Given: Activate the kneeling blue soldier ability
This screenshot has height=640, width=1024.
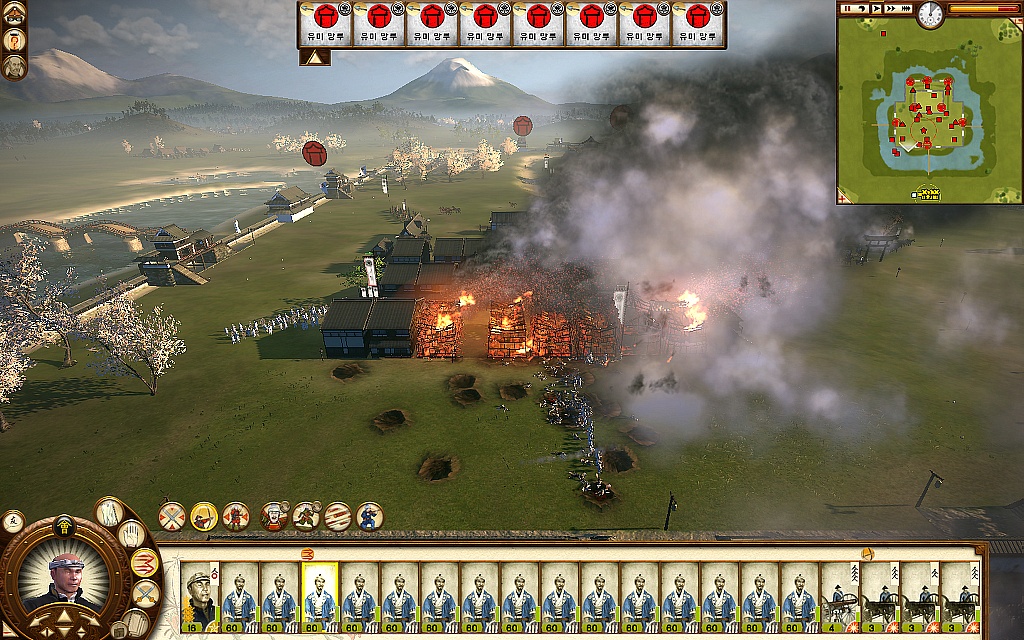Looking at the screenshot, I should pyautogui.click(x=370, y=516).
